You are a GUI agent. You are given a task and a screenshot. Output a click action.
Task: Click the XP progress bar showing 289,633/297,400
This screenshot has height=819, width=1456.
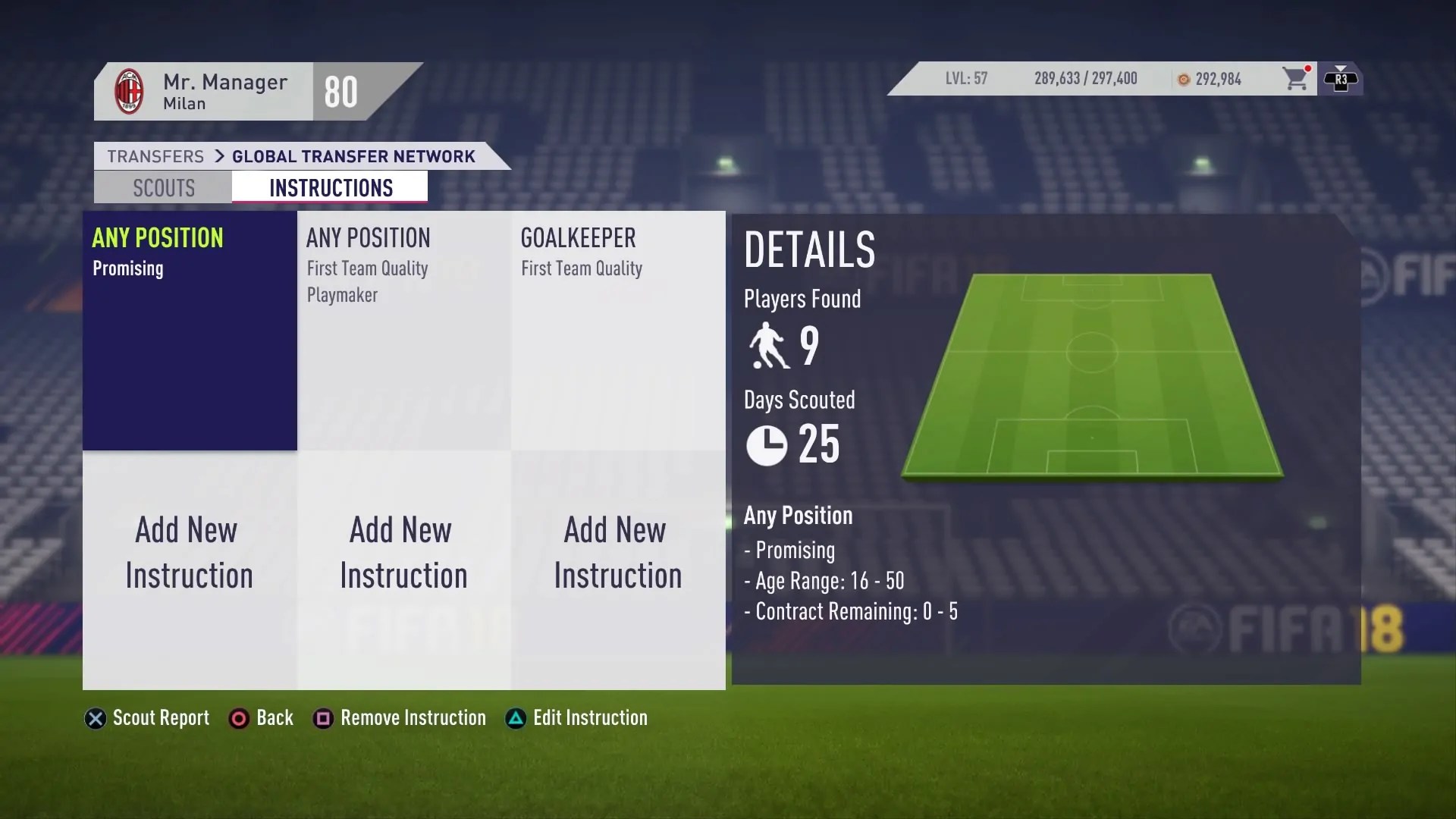pos(1086,79)
